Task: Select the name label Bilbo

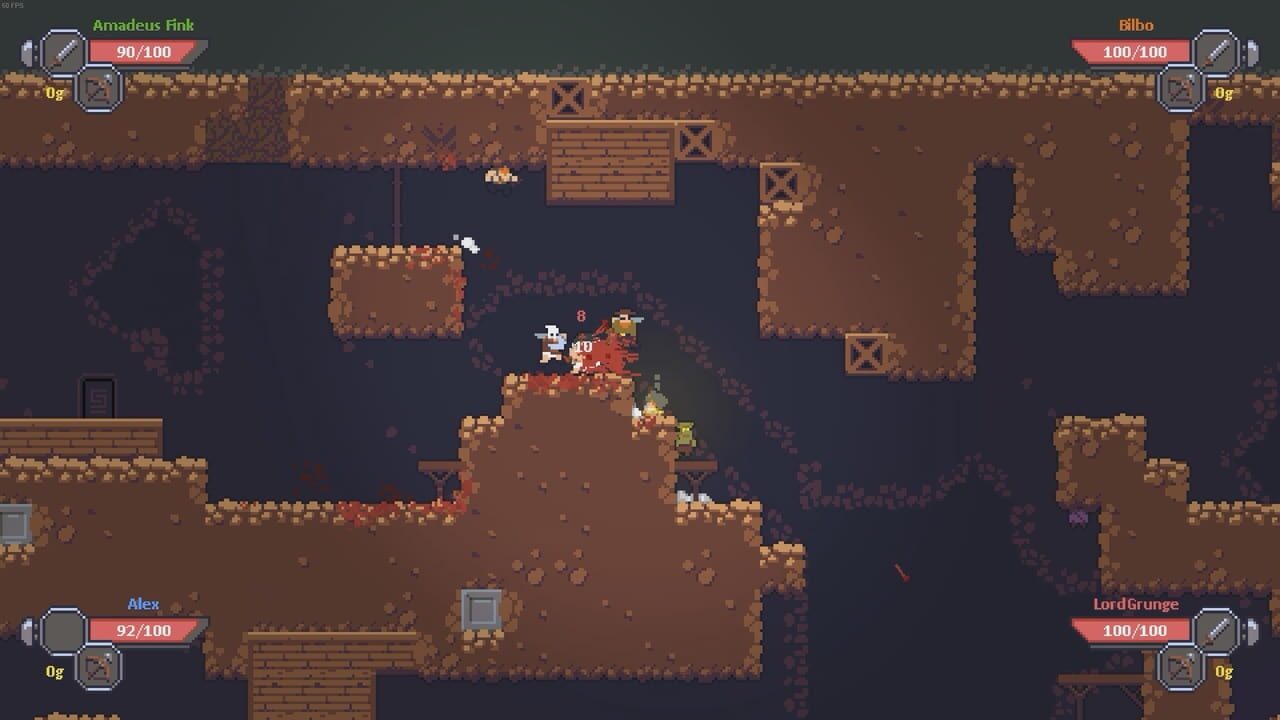Action: 1138,24
